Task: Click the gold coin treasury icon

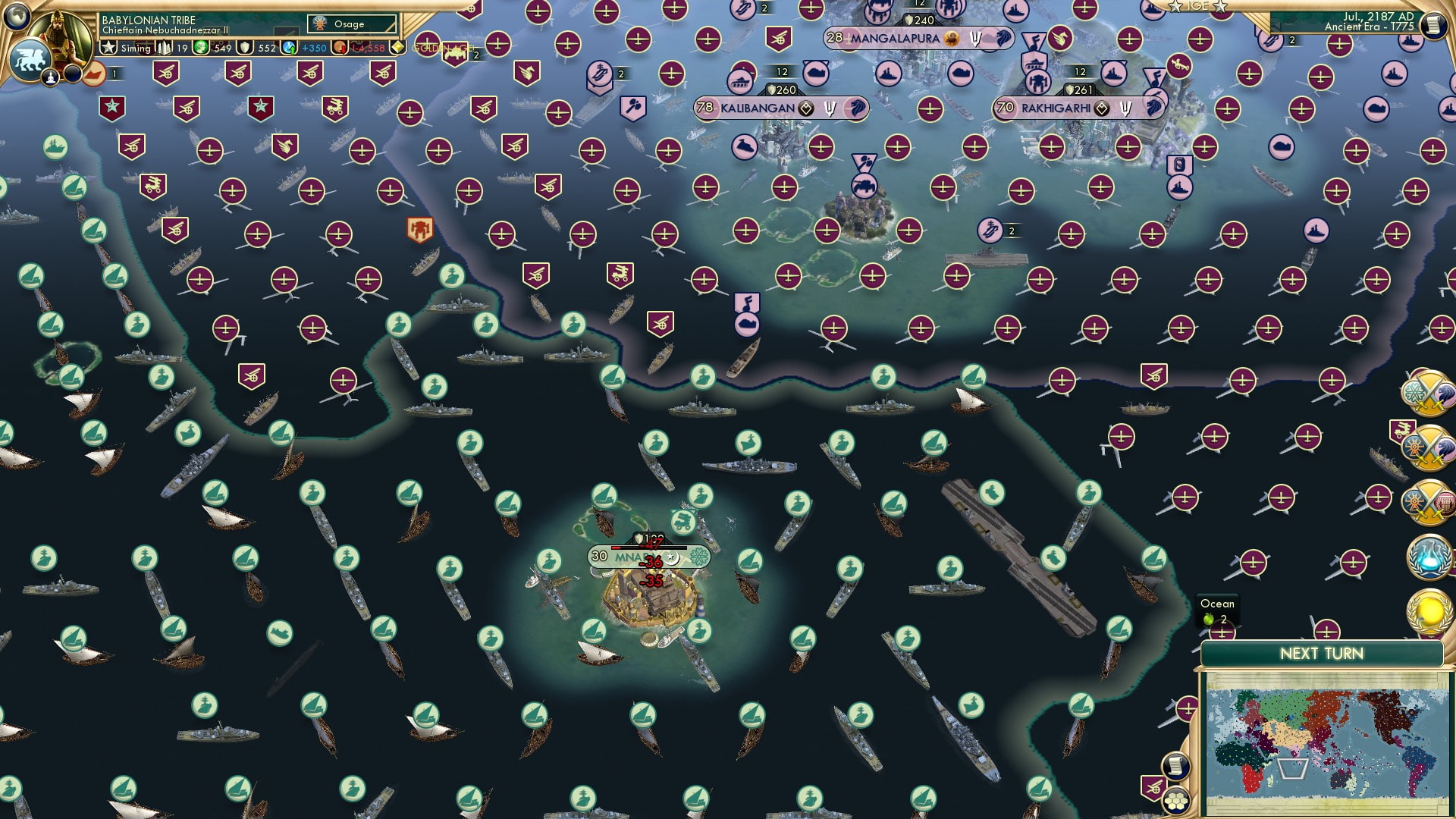Action: pos(340,47)
